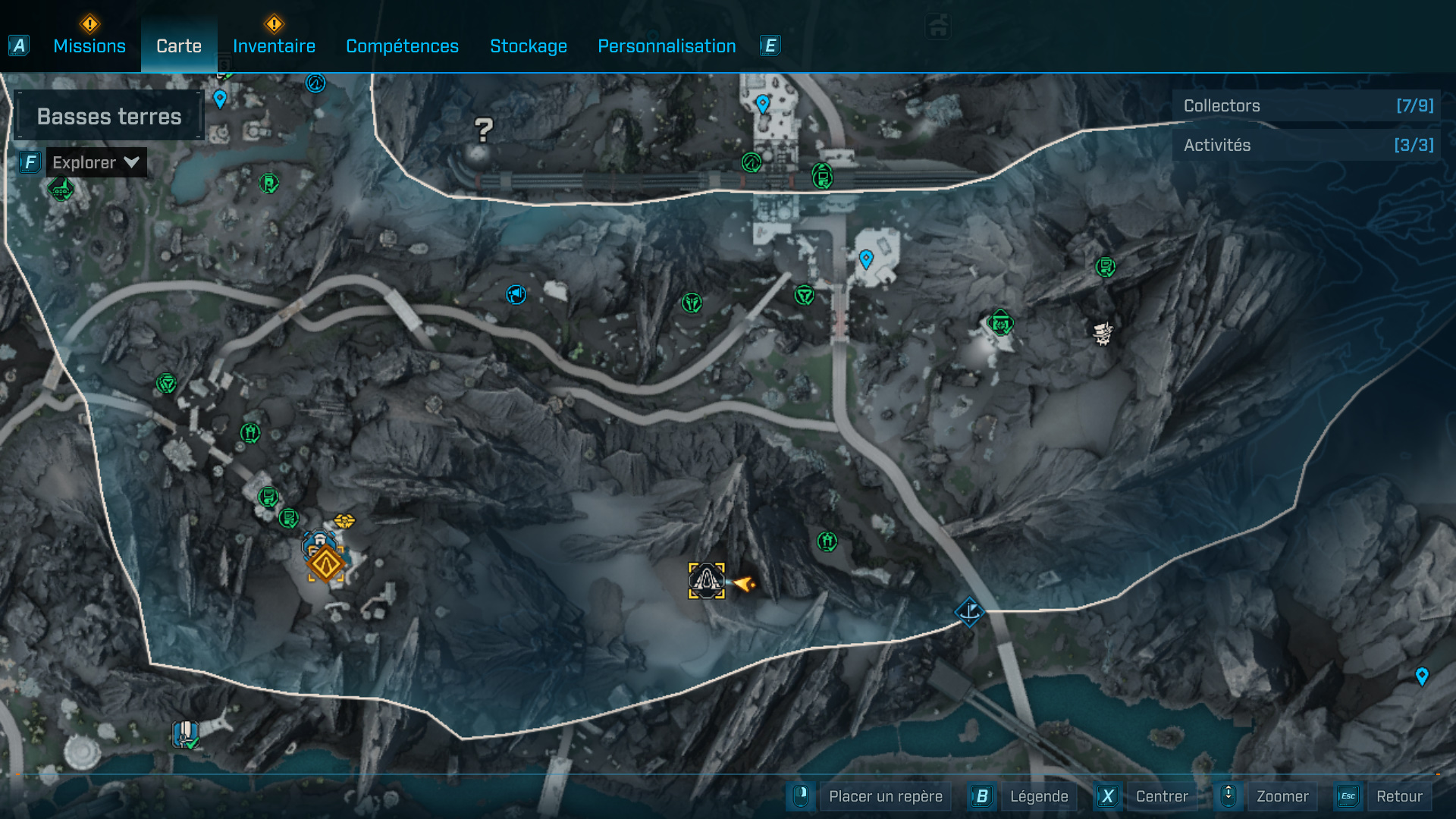Viewport: 1456px width, 819px height.
Task: Select the completed silo icon with green checkmark
Action: click(184, 733)
